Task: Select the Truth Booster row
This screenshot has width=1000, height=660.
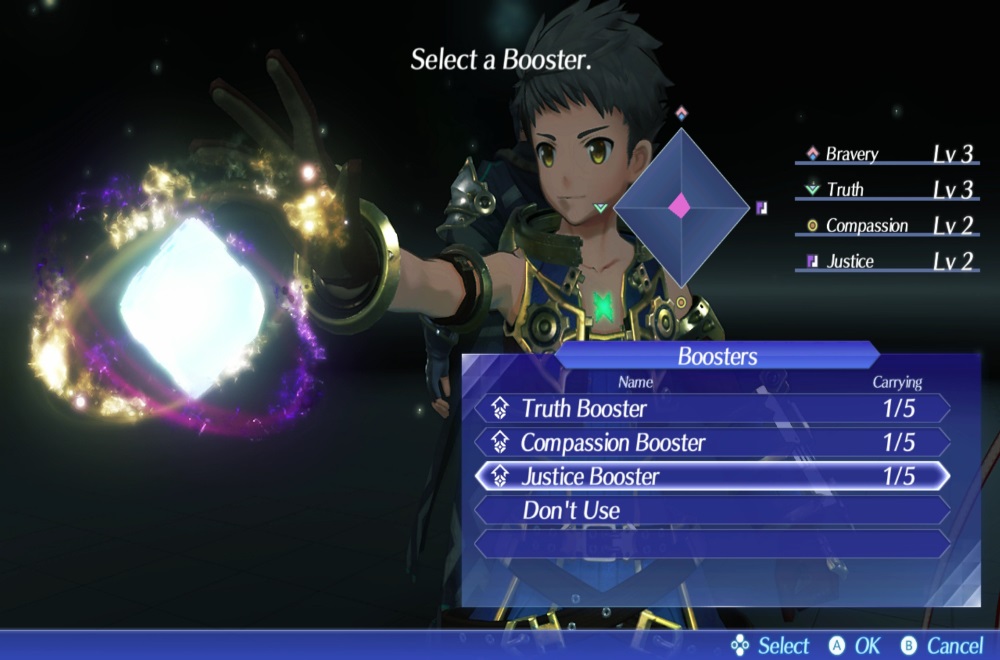Action: (710, 408)
